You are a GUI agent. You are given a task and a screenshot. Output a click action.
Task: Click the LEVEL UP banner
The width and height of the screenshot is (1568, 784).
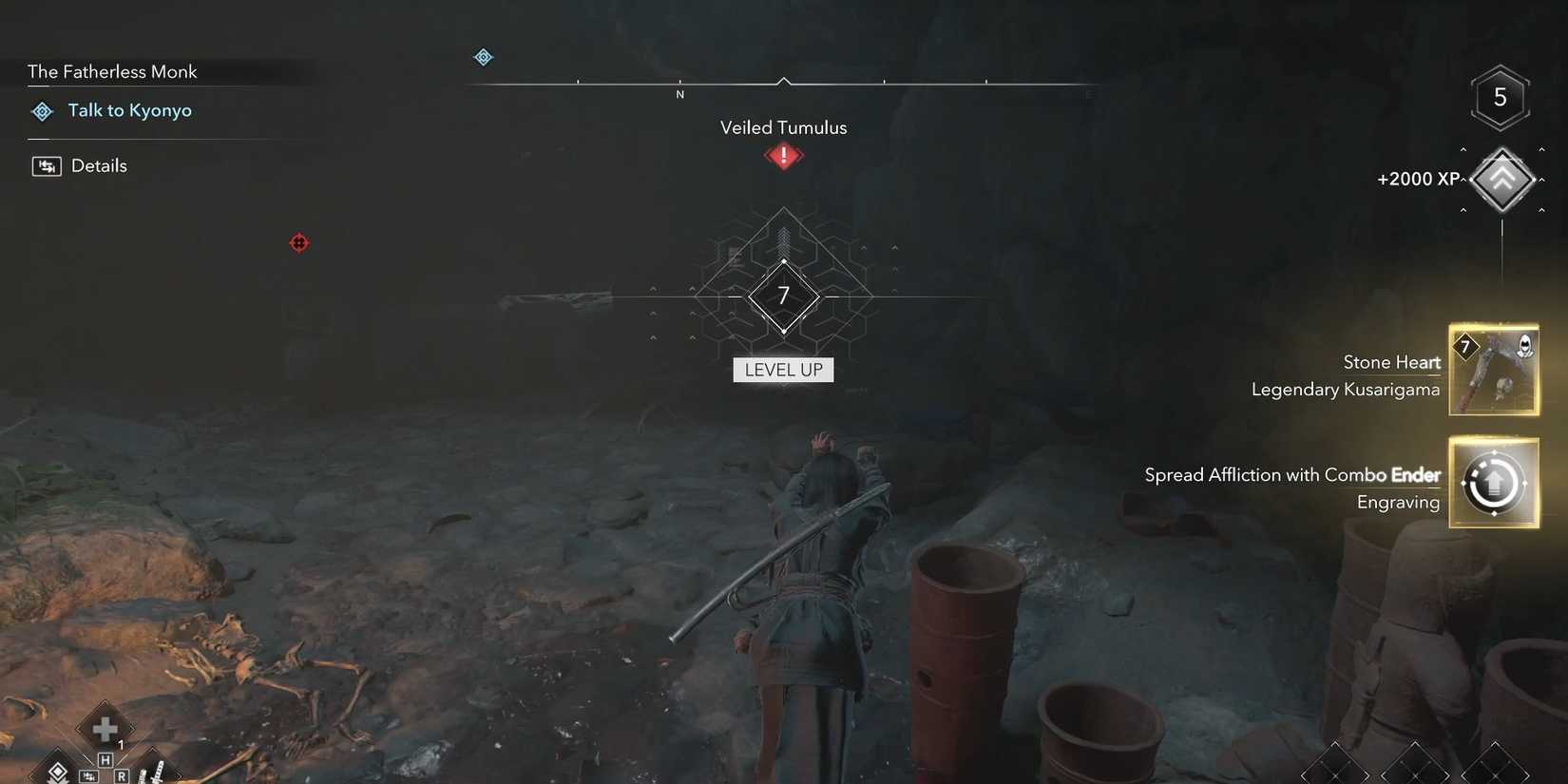(783, 370)
